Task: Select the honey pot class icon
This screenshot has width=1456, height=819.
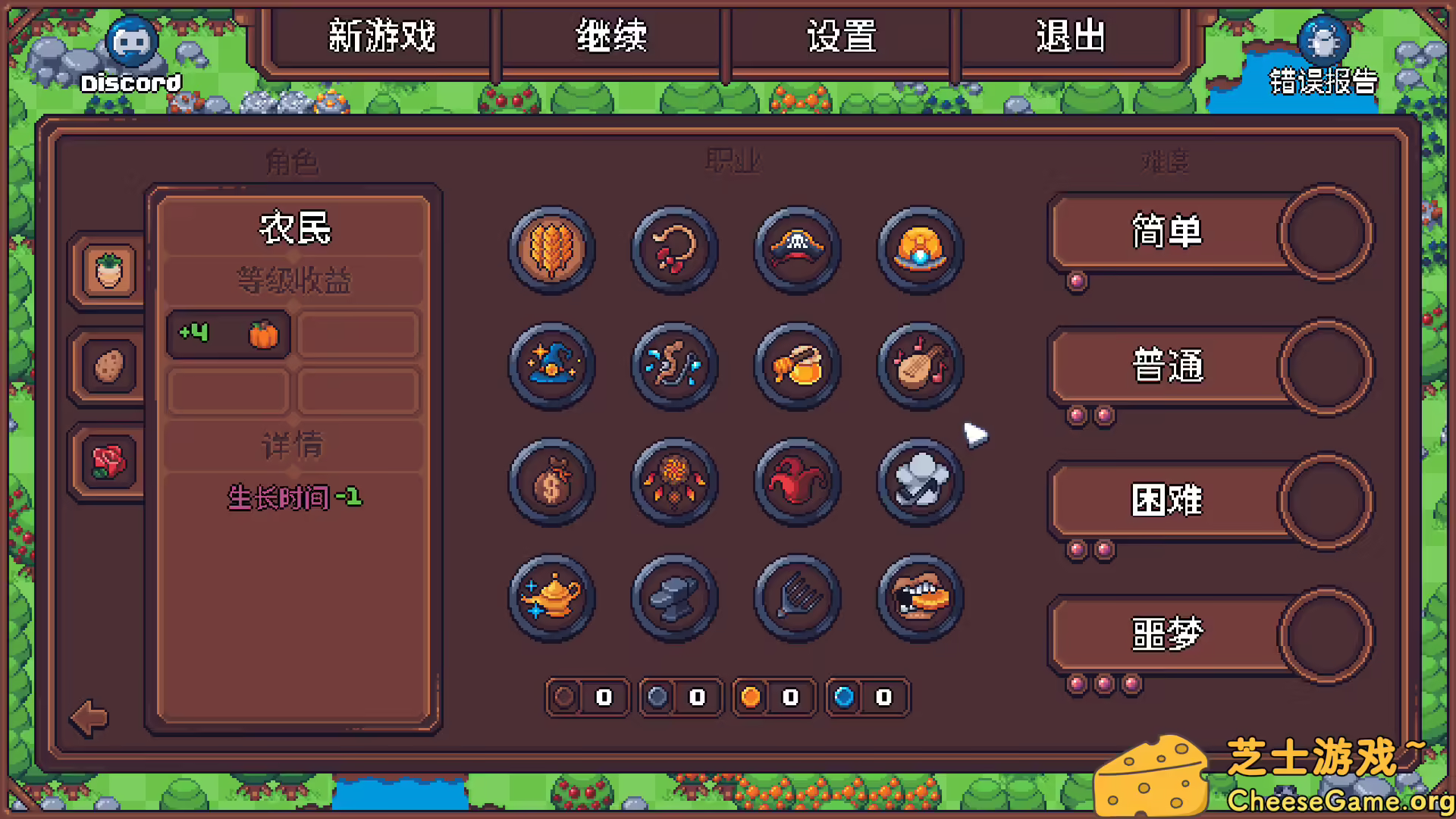Action: coord(797,366)
